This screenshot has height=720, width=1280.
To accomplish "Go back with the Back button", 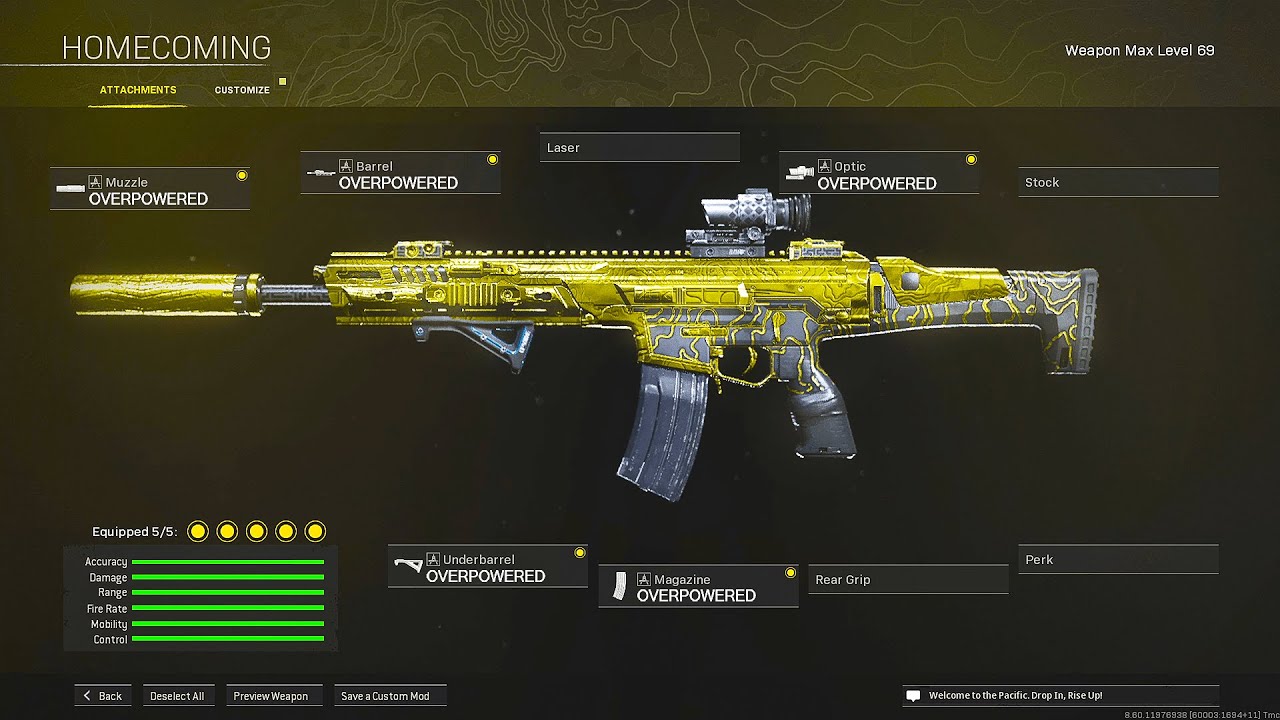I will coord(102,696).
